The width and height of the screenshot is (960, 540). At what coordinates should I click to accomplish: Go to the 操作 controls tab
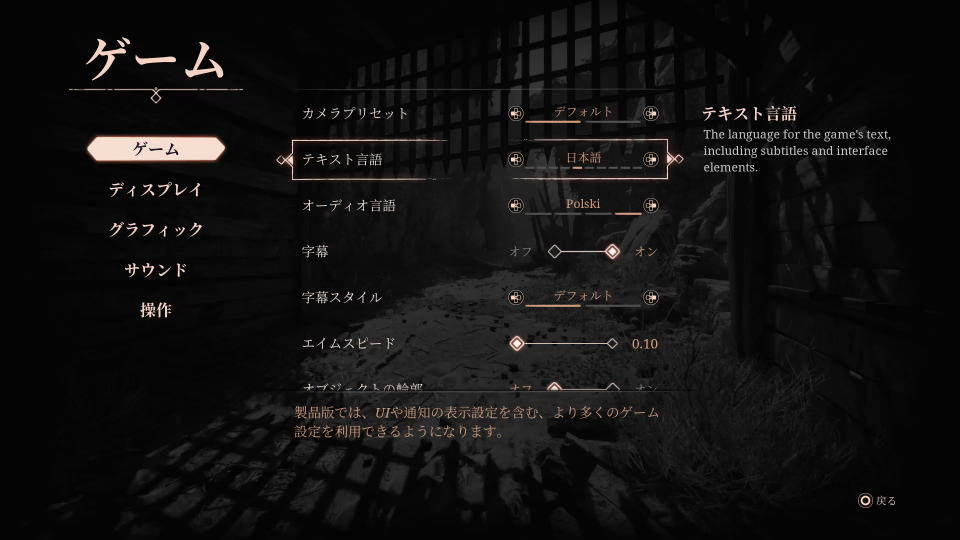point(156,310)
